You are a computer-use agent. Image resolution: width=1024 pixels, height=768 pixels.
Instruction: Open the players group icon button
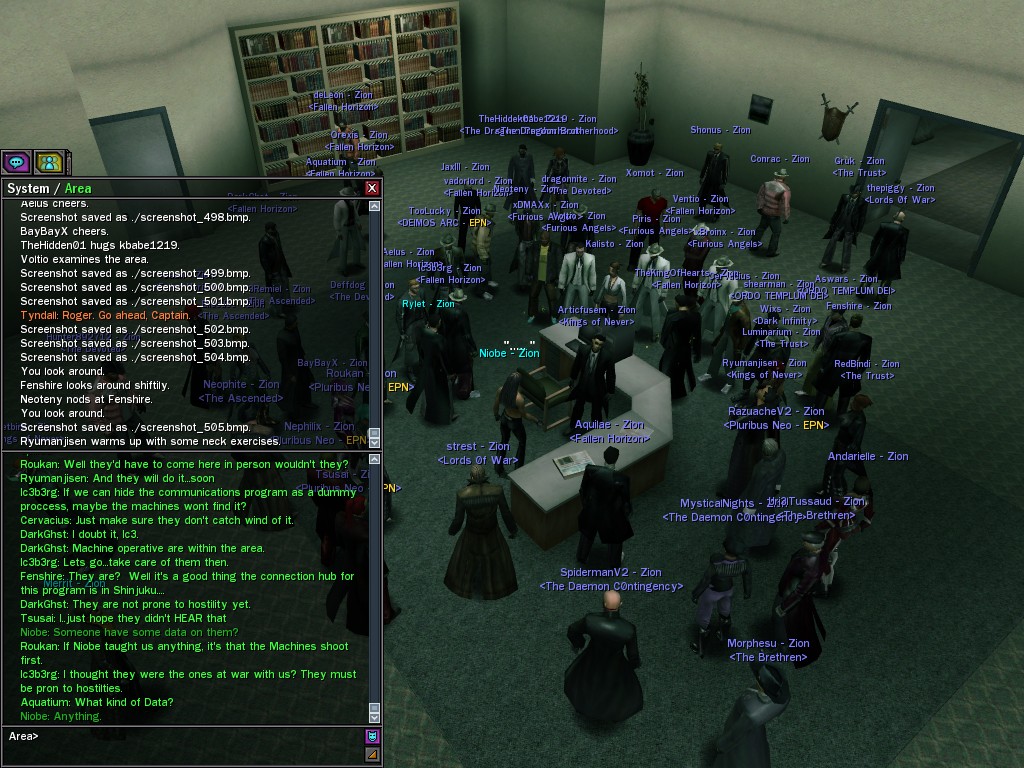pos(49,162)
